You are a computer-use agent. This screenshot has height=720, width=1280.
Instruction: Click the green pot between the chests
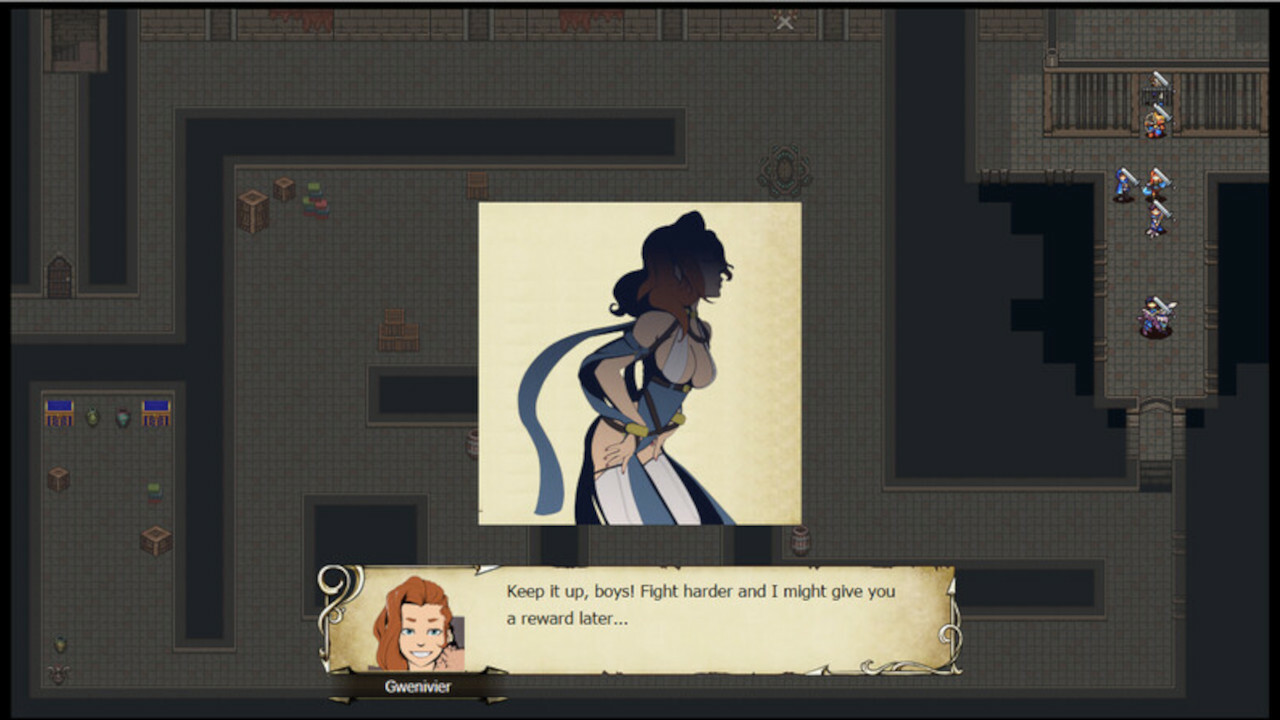(x=92, y=417)
